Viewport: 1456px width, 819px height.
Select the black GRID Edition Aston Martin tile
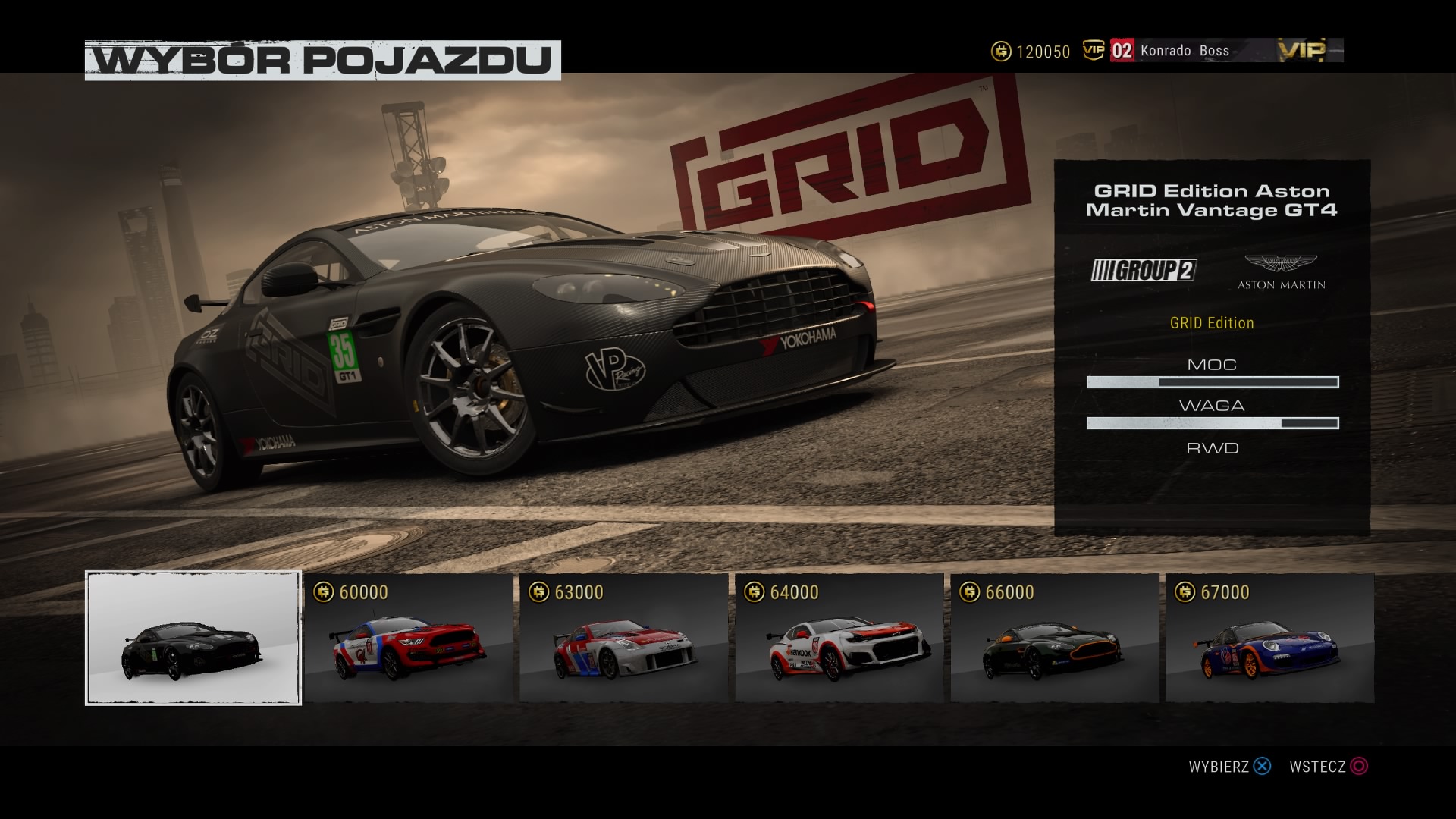(193, 638)
